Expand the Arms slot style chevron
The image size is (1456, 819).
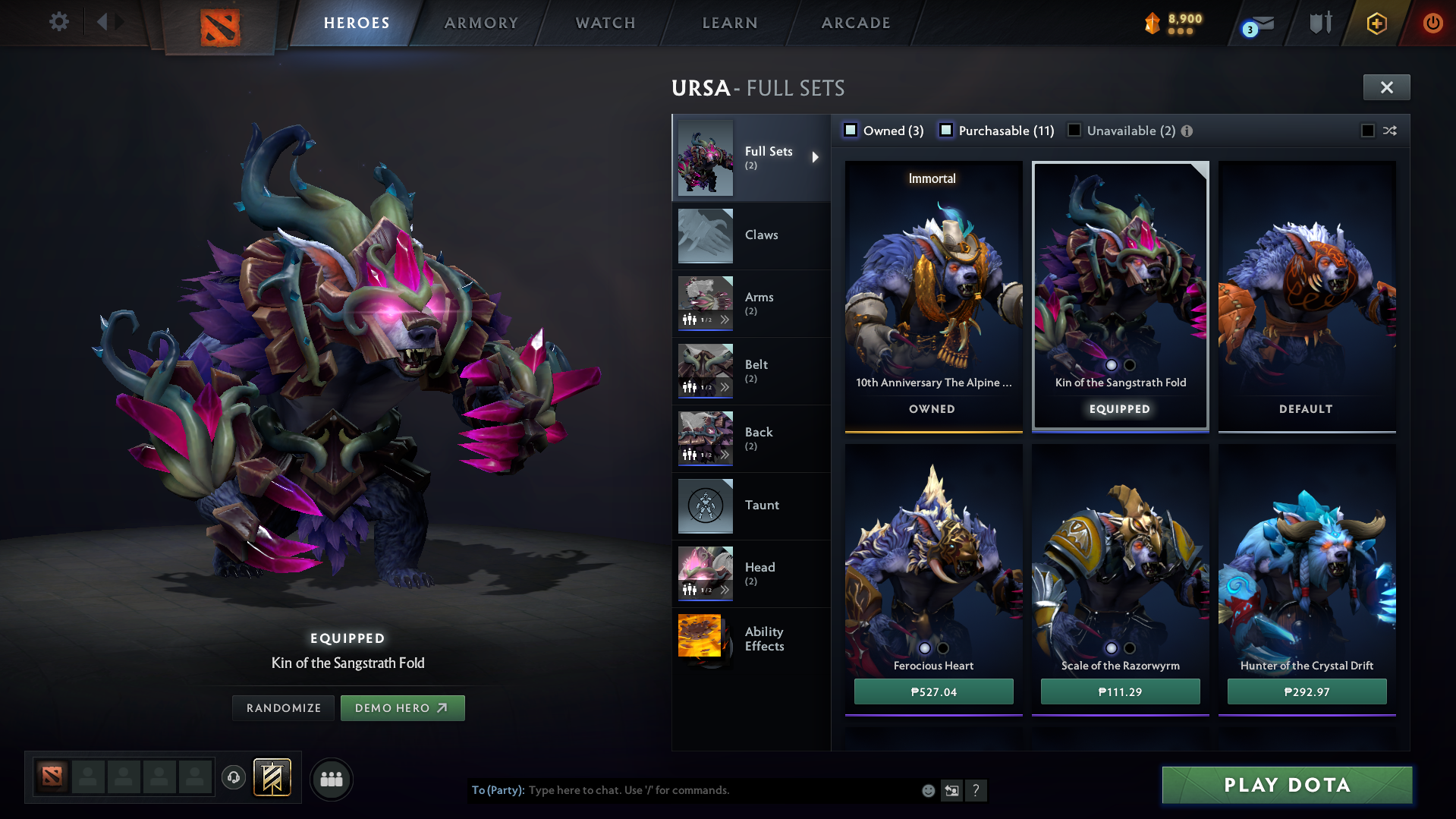tap(725, 320)
